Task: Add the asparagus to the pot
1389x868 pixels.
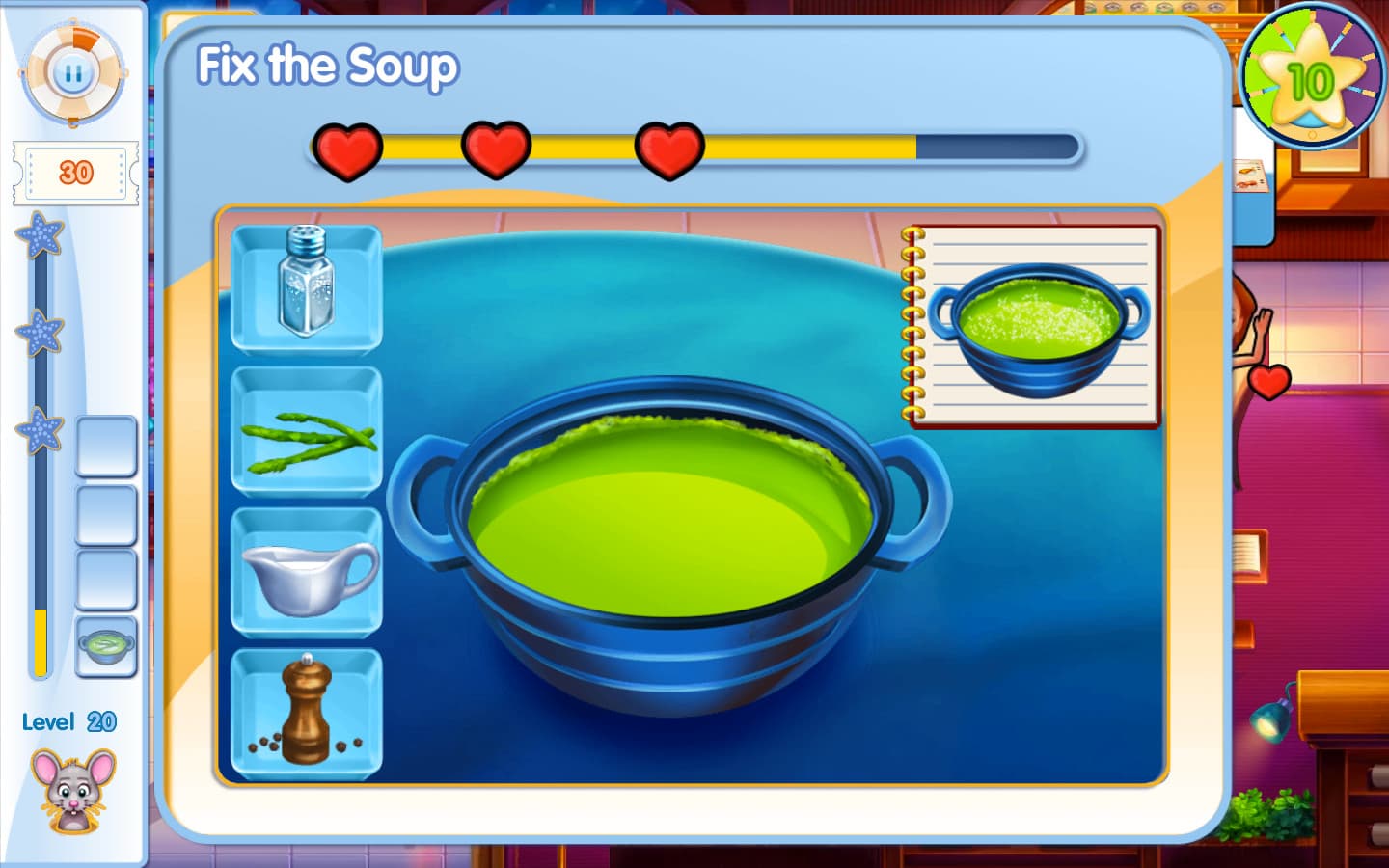Action: click(x=306, y=430)
